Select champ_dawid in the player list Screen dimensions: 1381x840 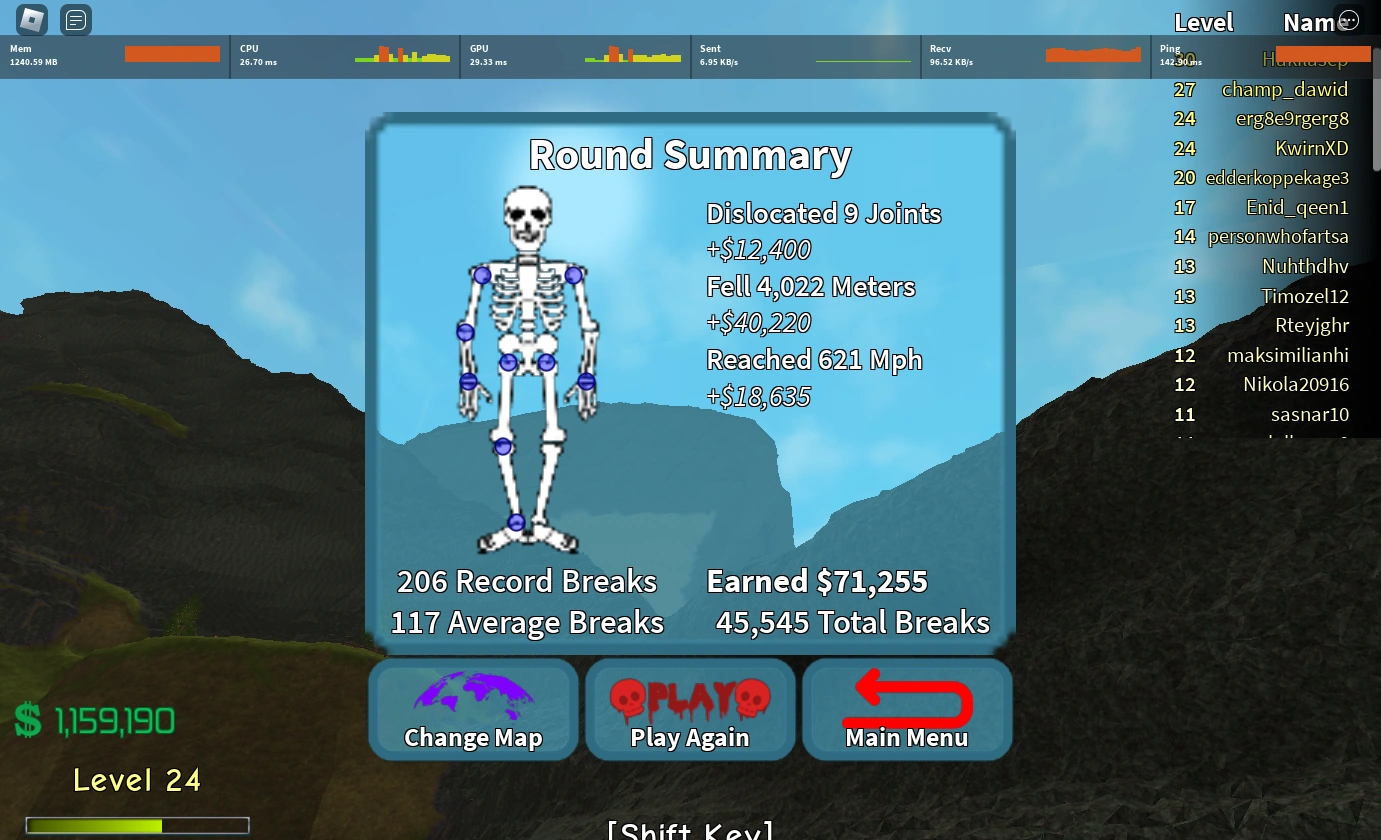tap(1285, 89)
